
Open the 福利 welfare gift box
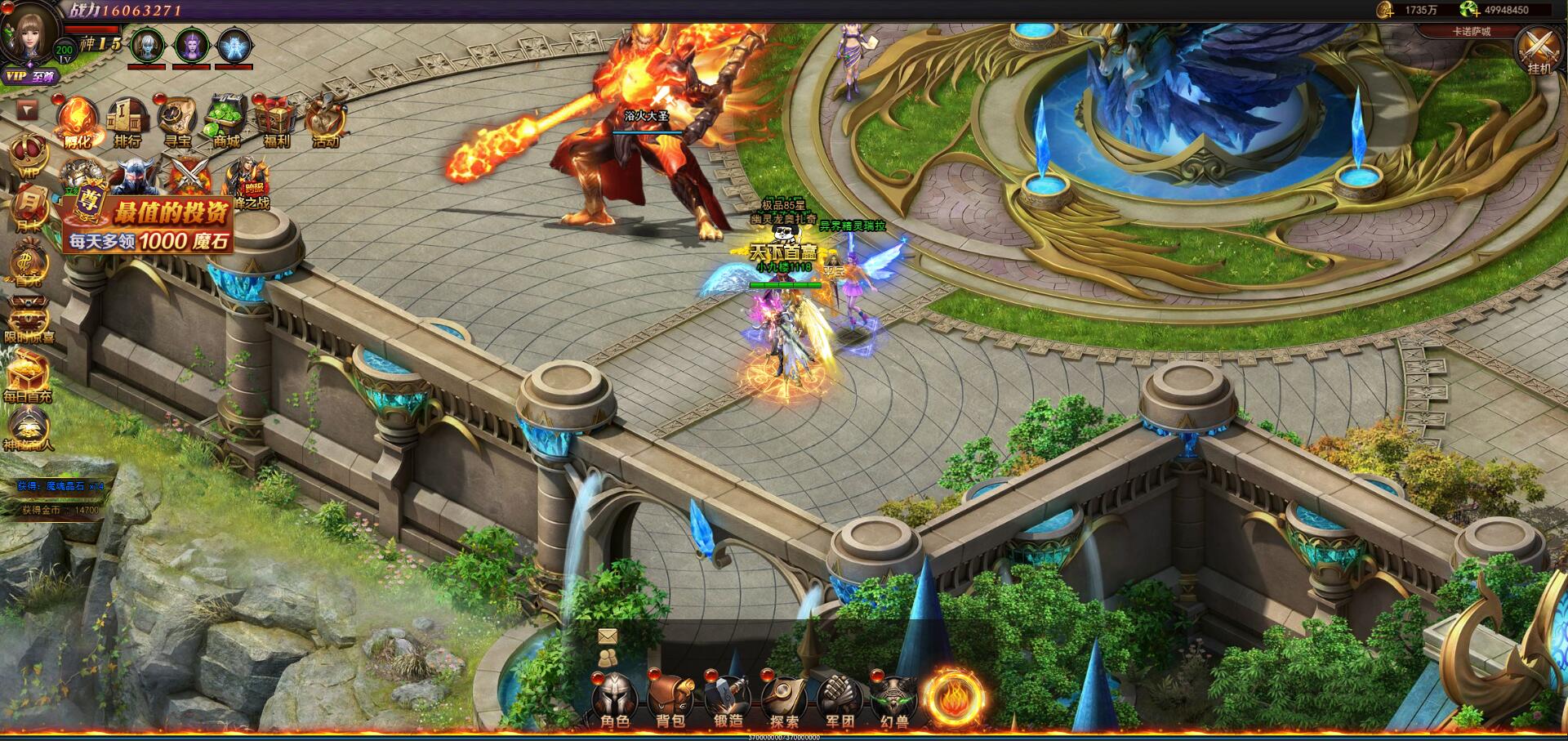(x=276, y=121)
